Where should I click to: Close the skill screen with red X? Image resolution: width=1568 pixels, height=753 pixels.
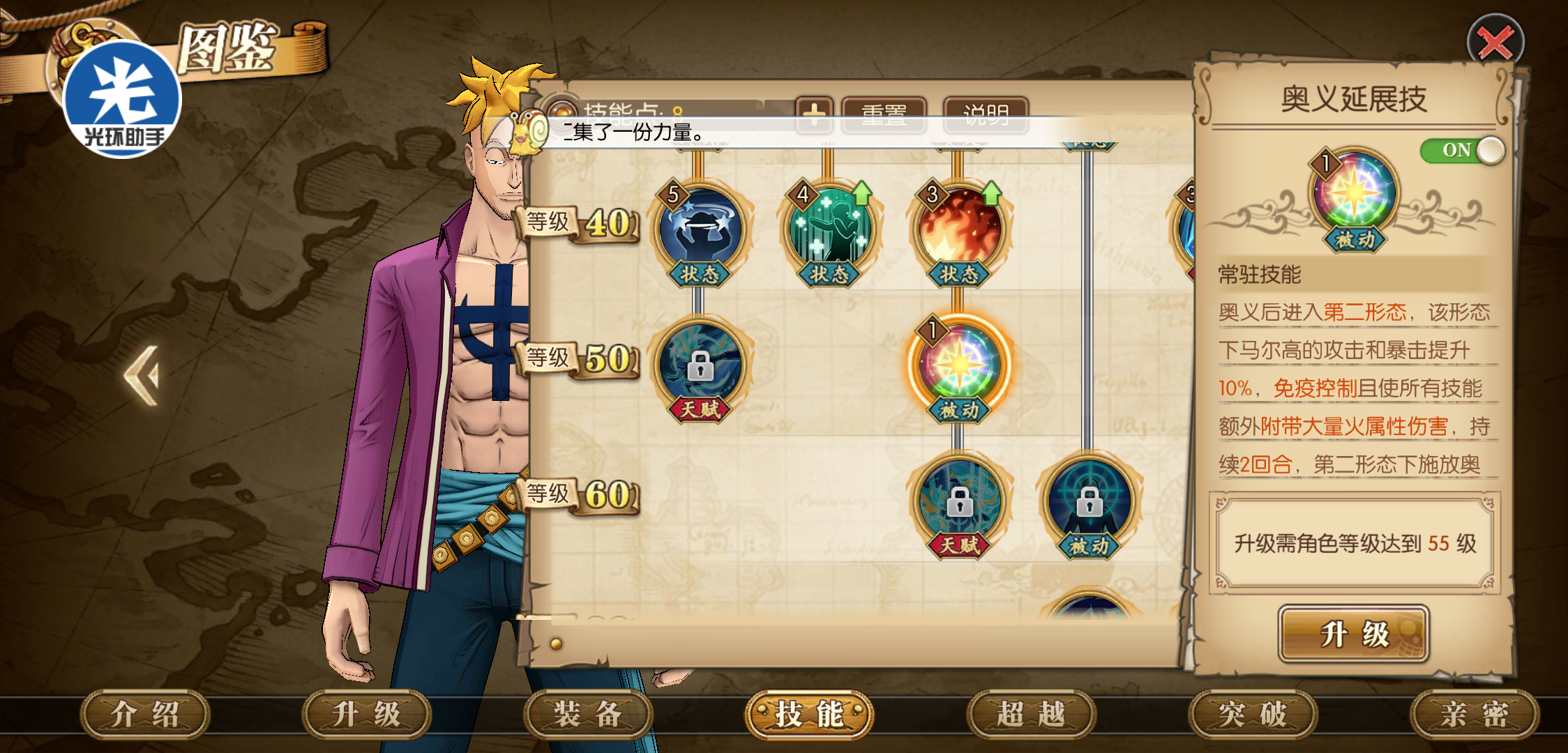pyautogui.click(x=1495, y=43)
